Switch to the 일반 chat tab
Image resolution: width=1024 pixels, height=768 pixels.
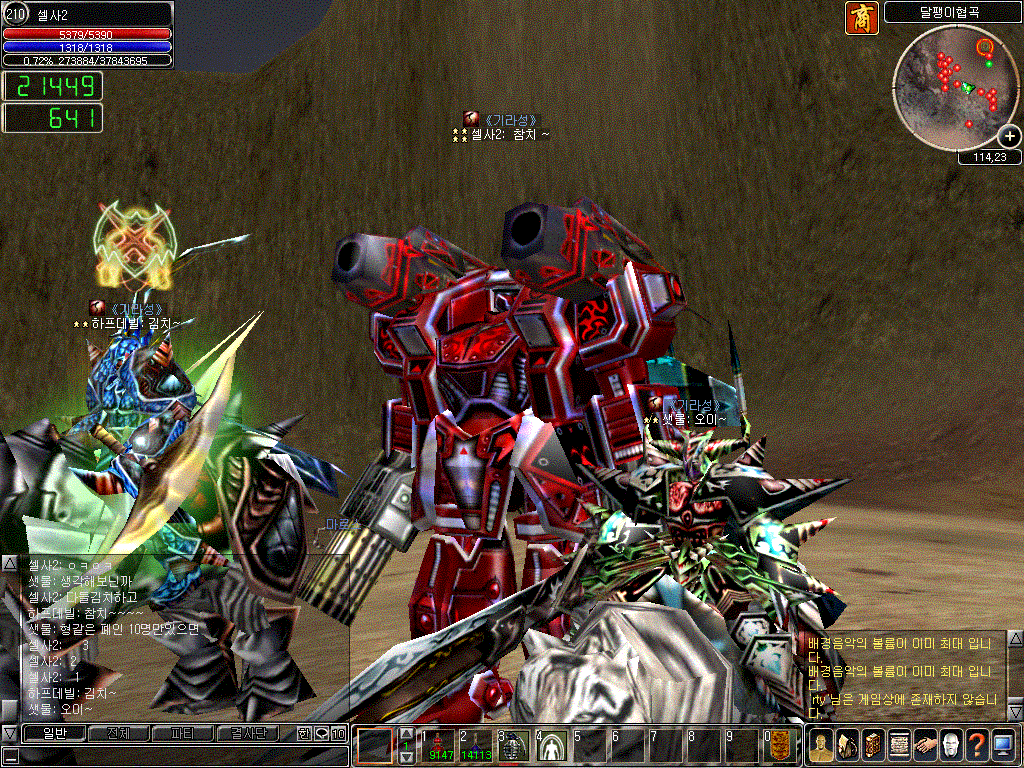coord(54,734)
